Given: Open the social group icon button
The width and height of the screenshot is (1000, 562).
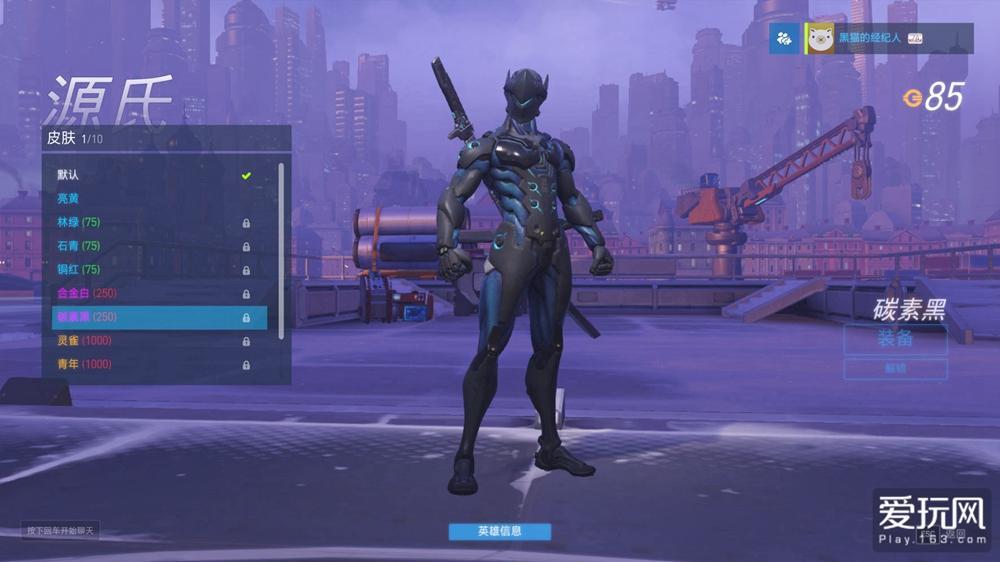Looking at the screenshot, I should tap(784, 38).
